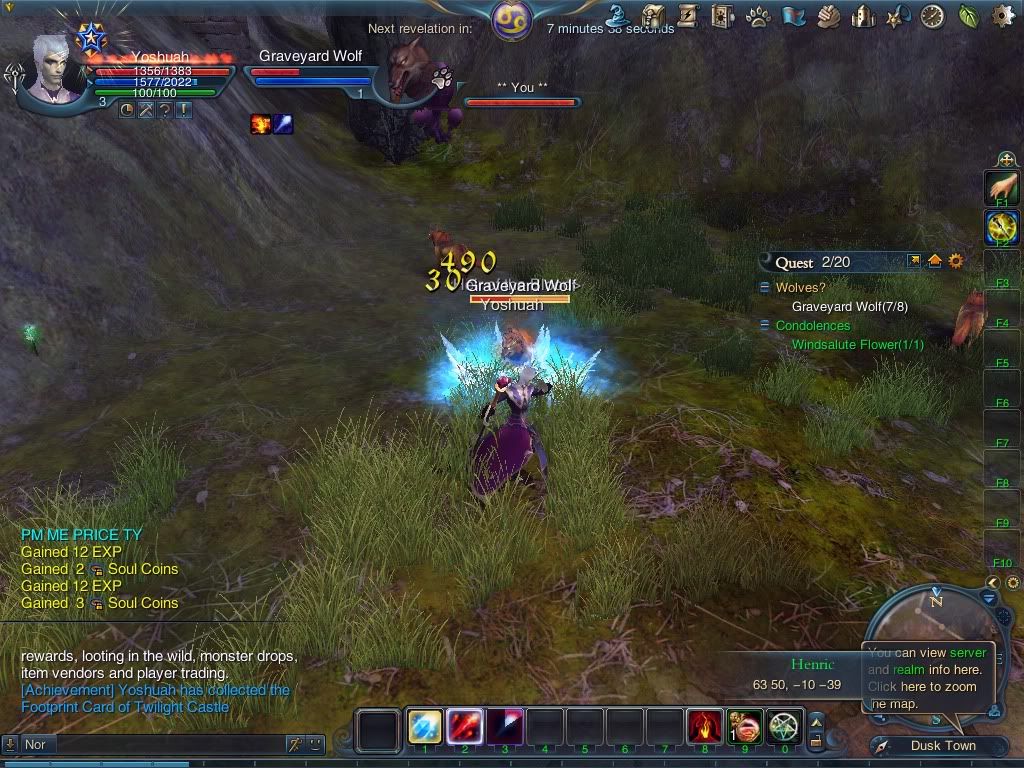
Task: Open the backpack inventory icon
Action: point(654,15)
